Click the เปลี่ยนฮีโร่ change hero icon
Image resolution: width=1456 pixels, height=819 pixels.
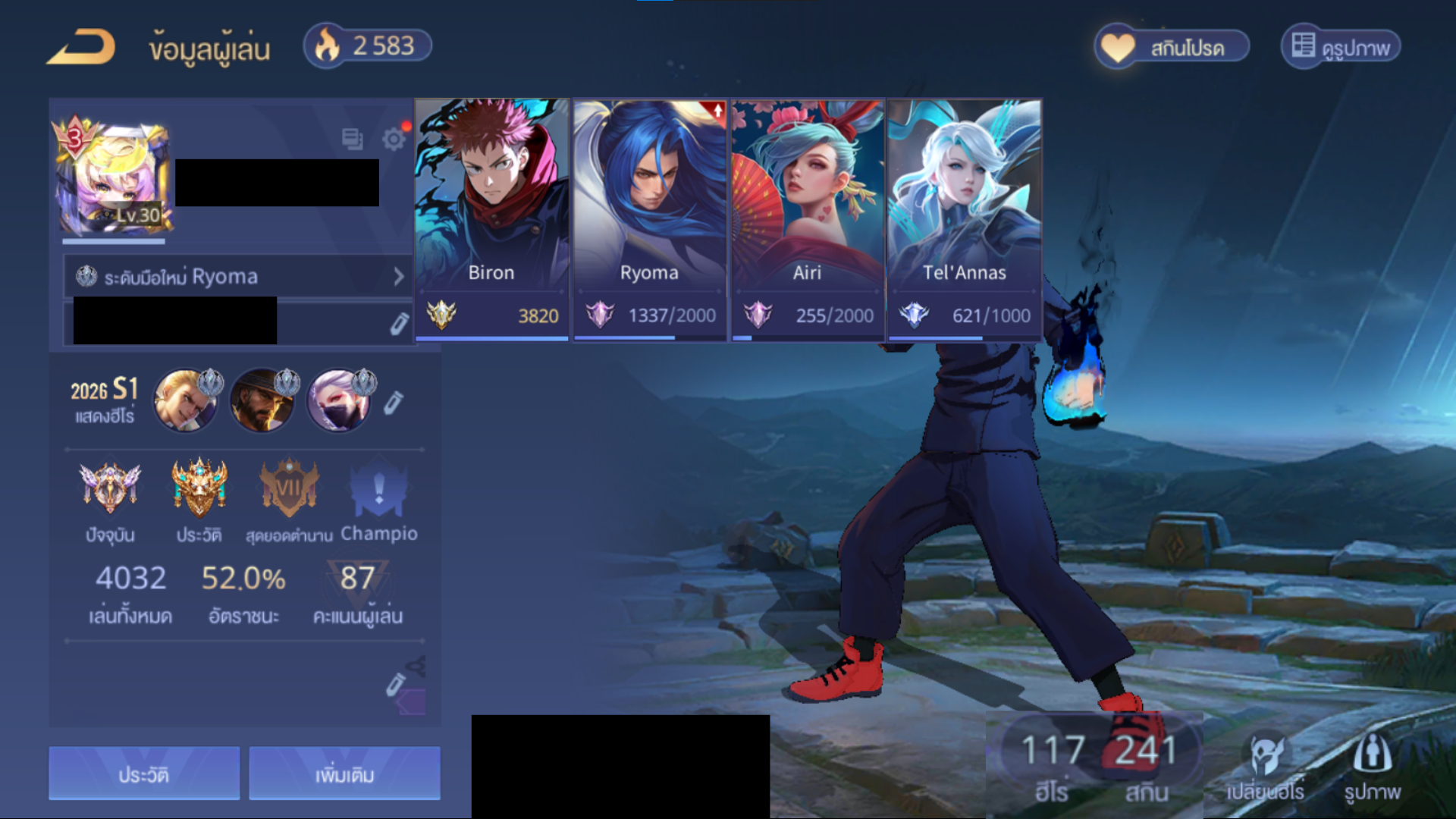1265,767
